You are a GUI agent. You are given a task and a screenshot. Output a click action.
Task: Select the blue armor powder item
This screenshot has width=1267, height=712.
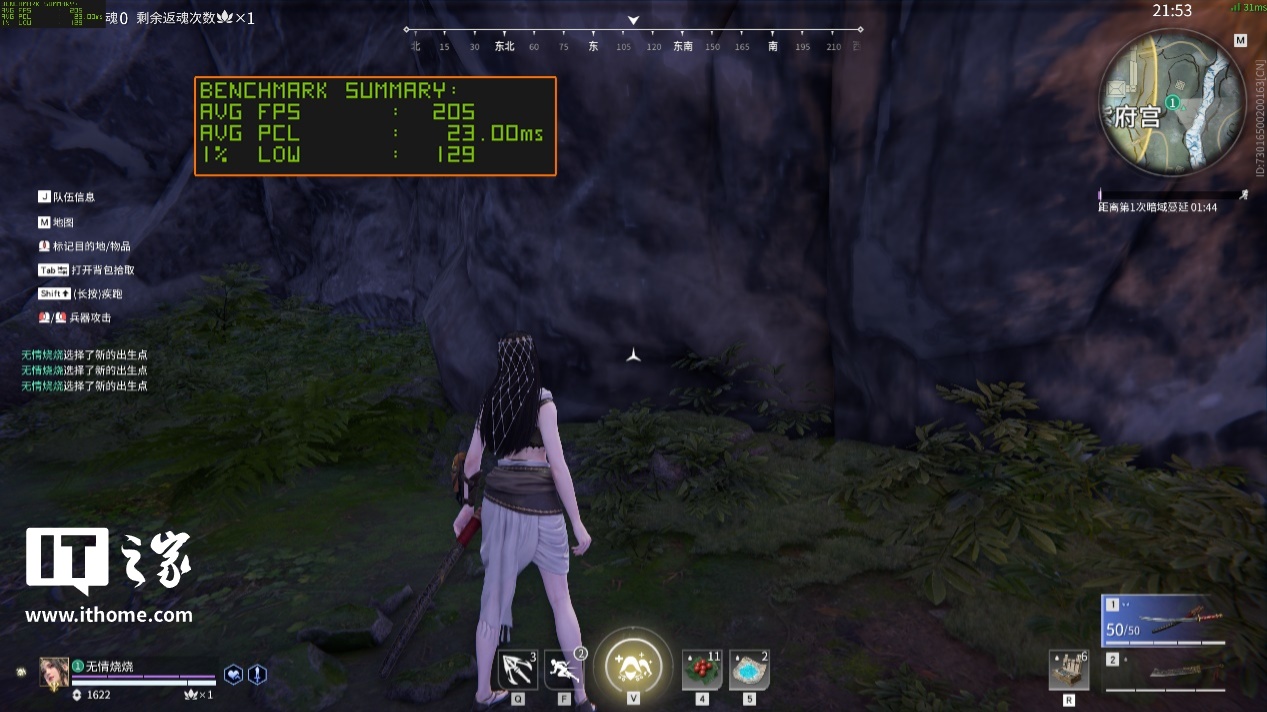coord(749,670)
